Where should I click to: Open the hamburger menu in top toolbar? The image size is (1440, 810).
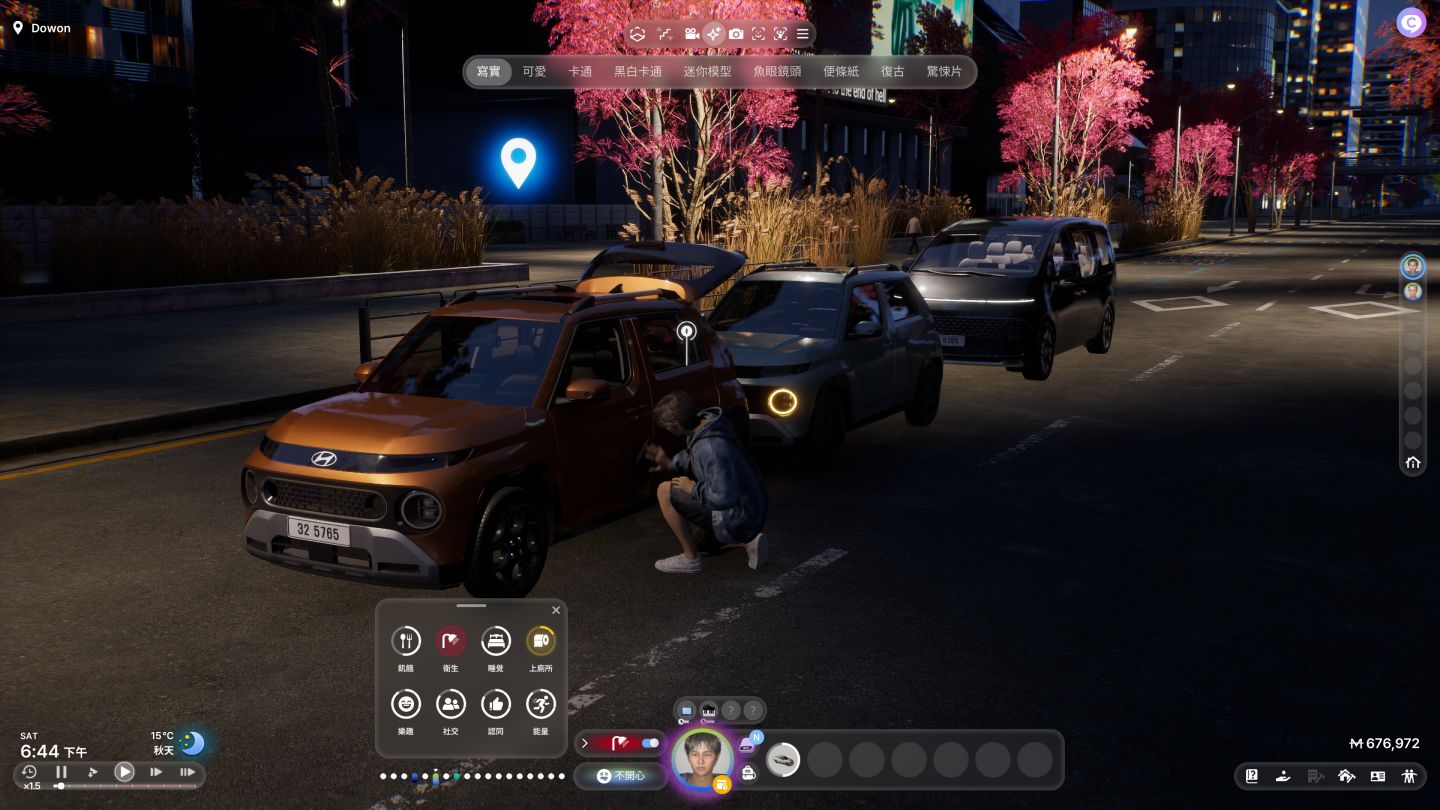(802, 34)
